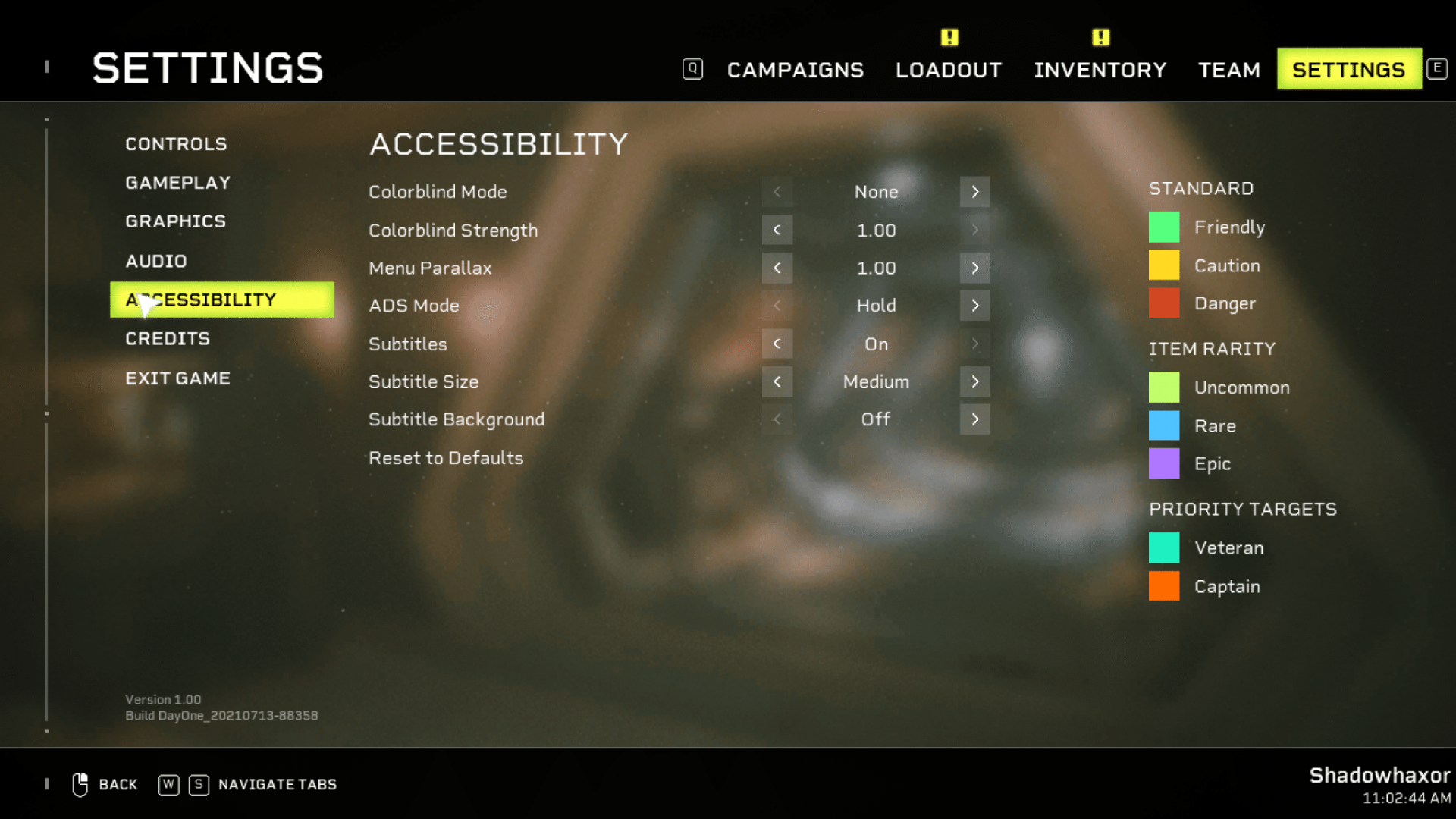Decrease the Colorblind Strength value
1456x819 pixels.
[777, 230]
